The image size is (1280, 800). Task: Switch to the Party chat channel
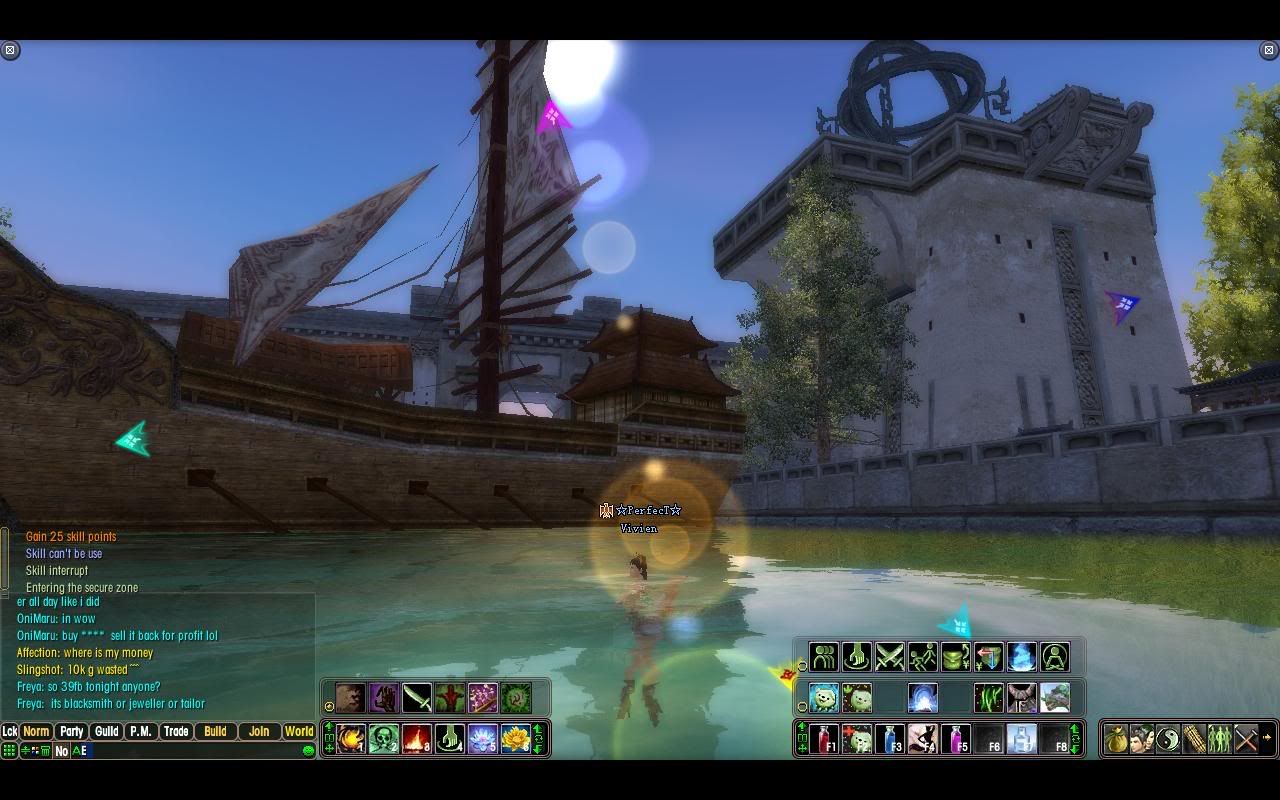tap(71, 731)
